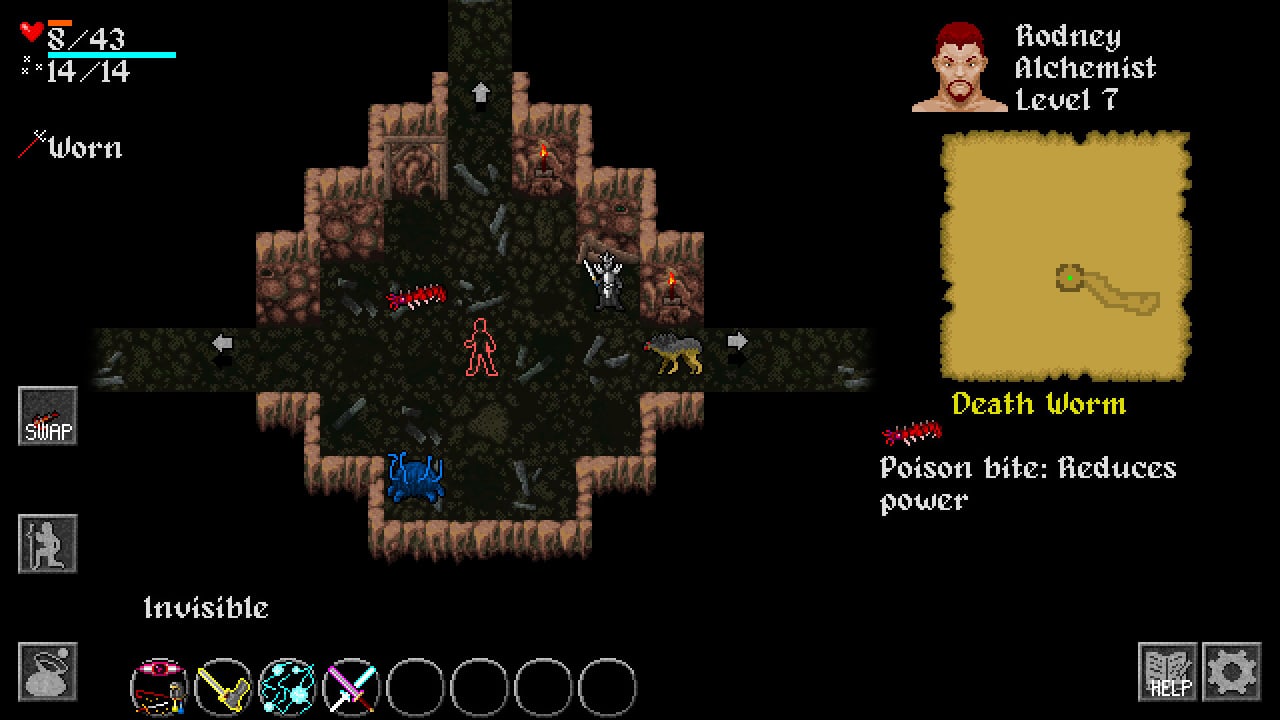The width and height of the screenshot is (1280, 720).
Task: Use the red belt and potions hotbar item
Action: (x=160, y=687)
